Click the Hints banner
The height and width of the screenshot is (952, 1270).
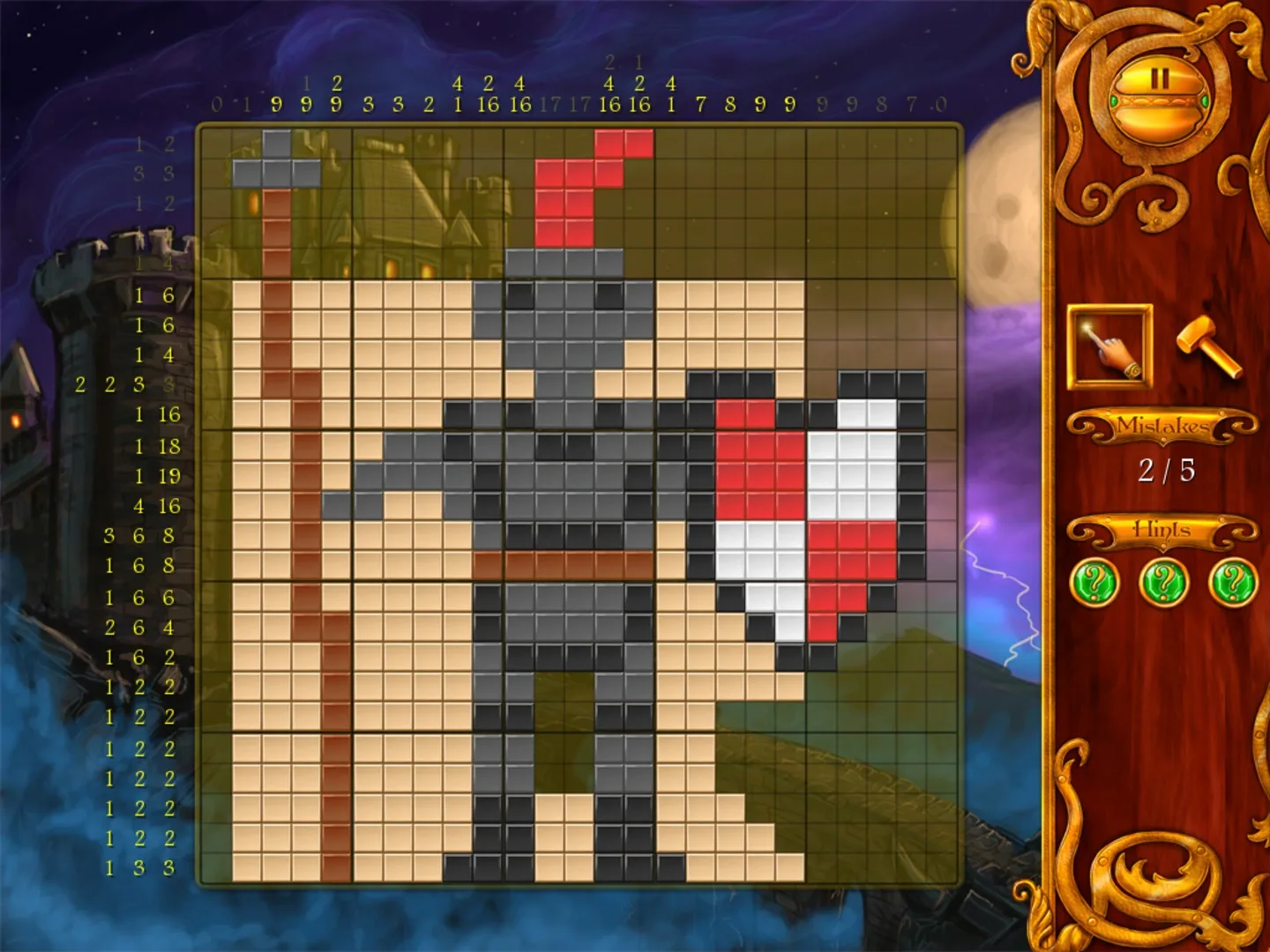[x=1161, y=530]
